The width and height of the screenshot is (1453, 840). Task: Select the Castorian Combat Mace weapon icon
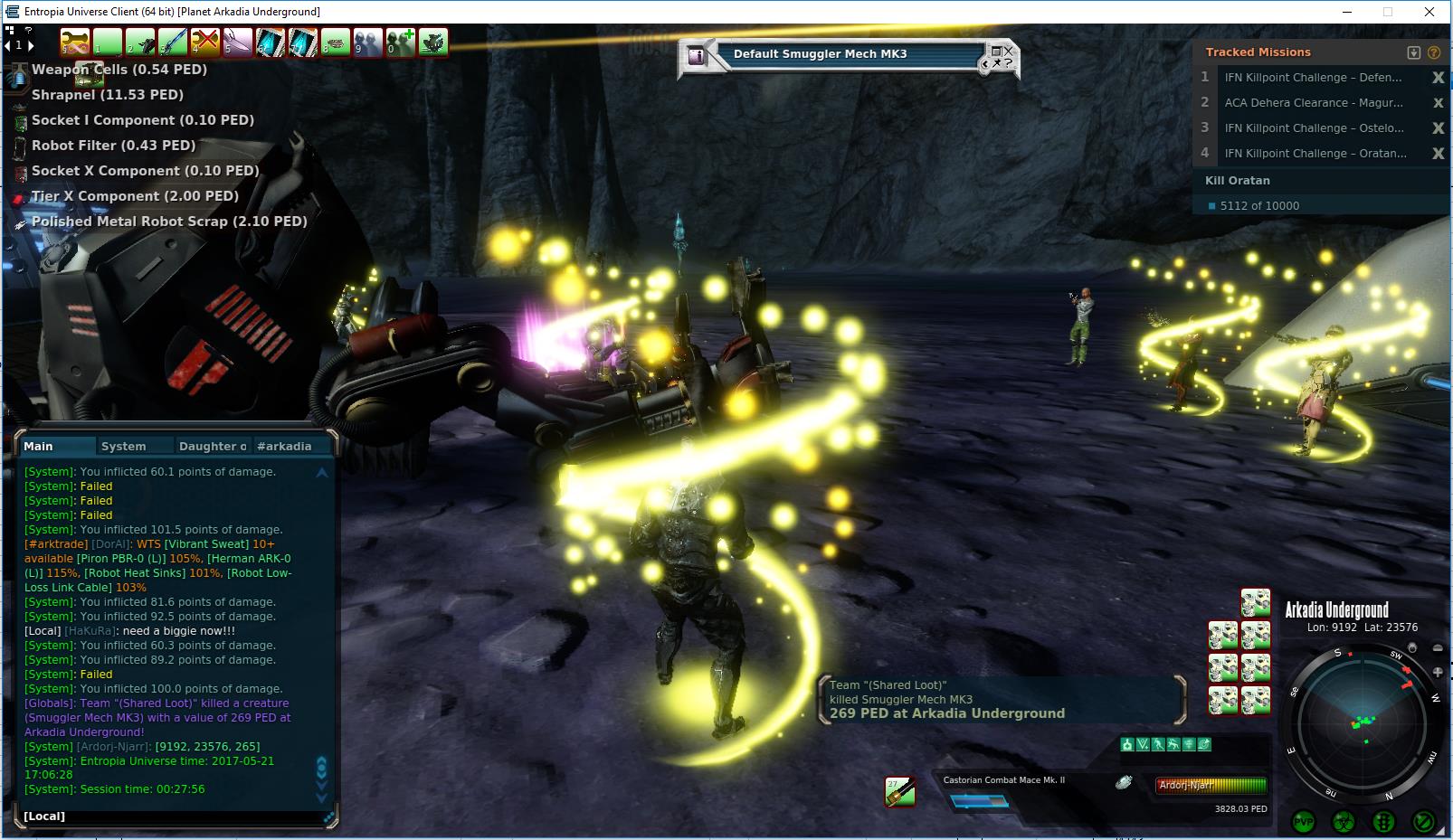click(x=899, y=791)
